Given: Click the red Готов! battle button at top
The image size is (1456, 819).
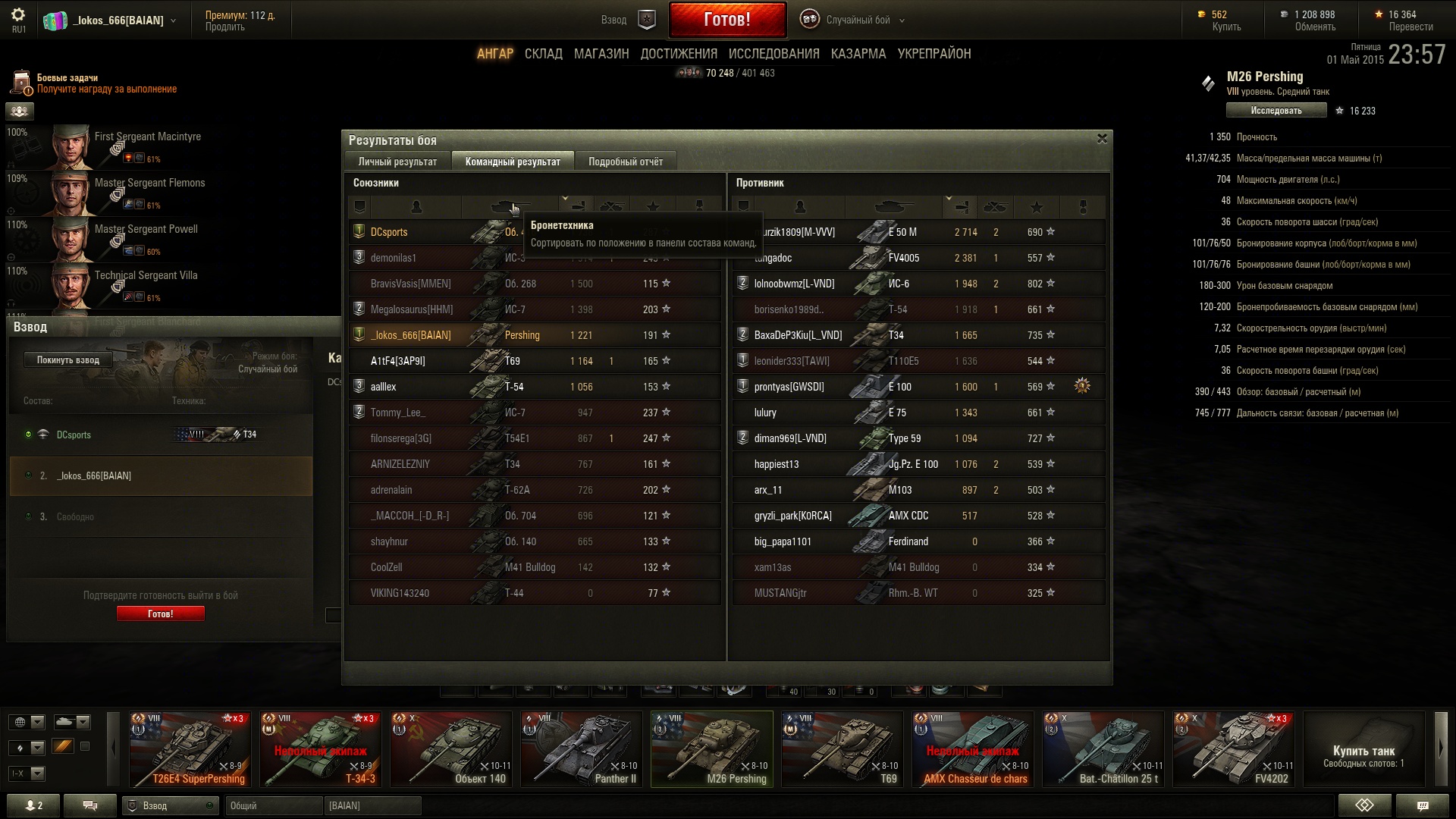Looking at the screenshot, I should click(726, 20).
